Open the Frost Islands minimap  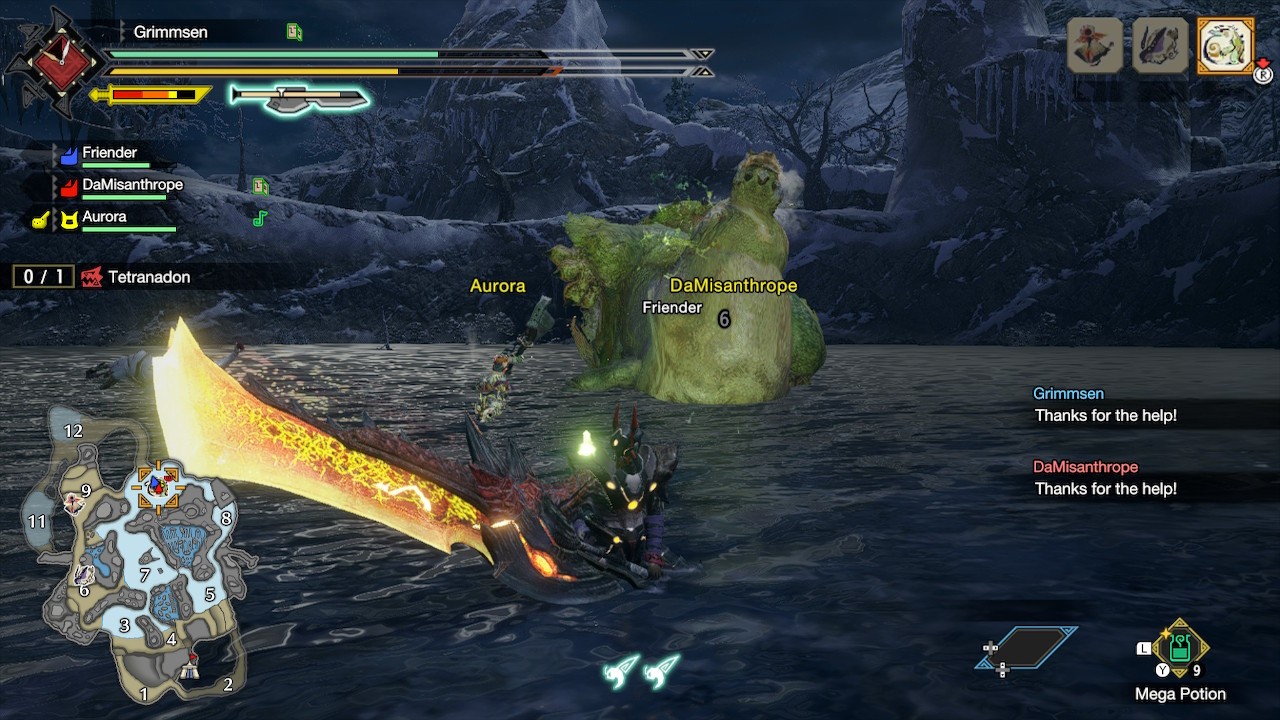[x=140, y=560]
